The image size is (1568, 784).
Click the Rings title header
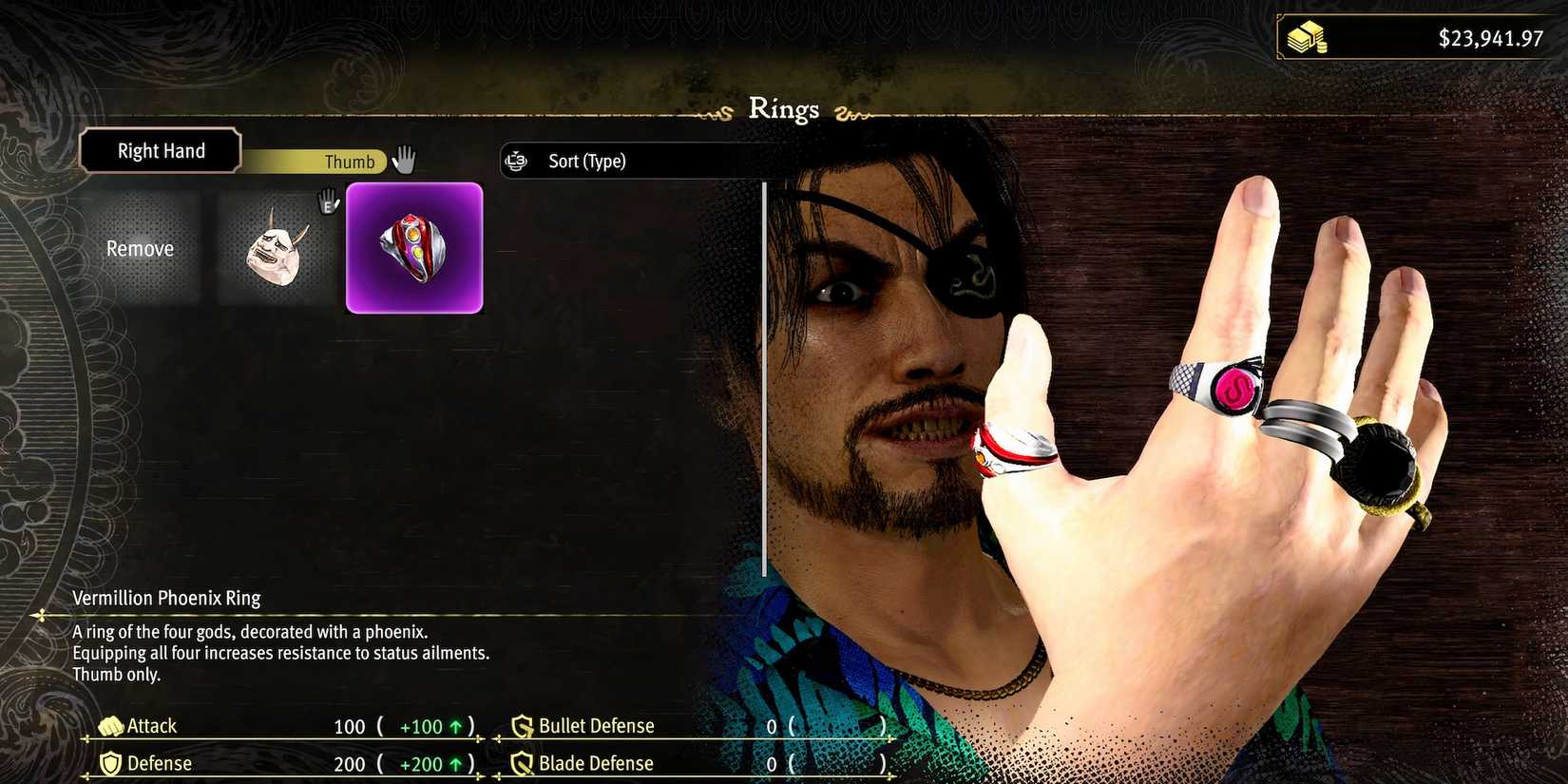[x=783, y=108]
